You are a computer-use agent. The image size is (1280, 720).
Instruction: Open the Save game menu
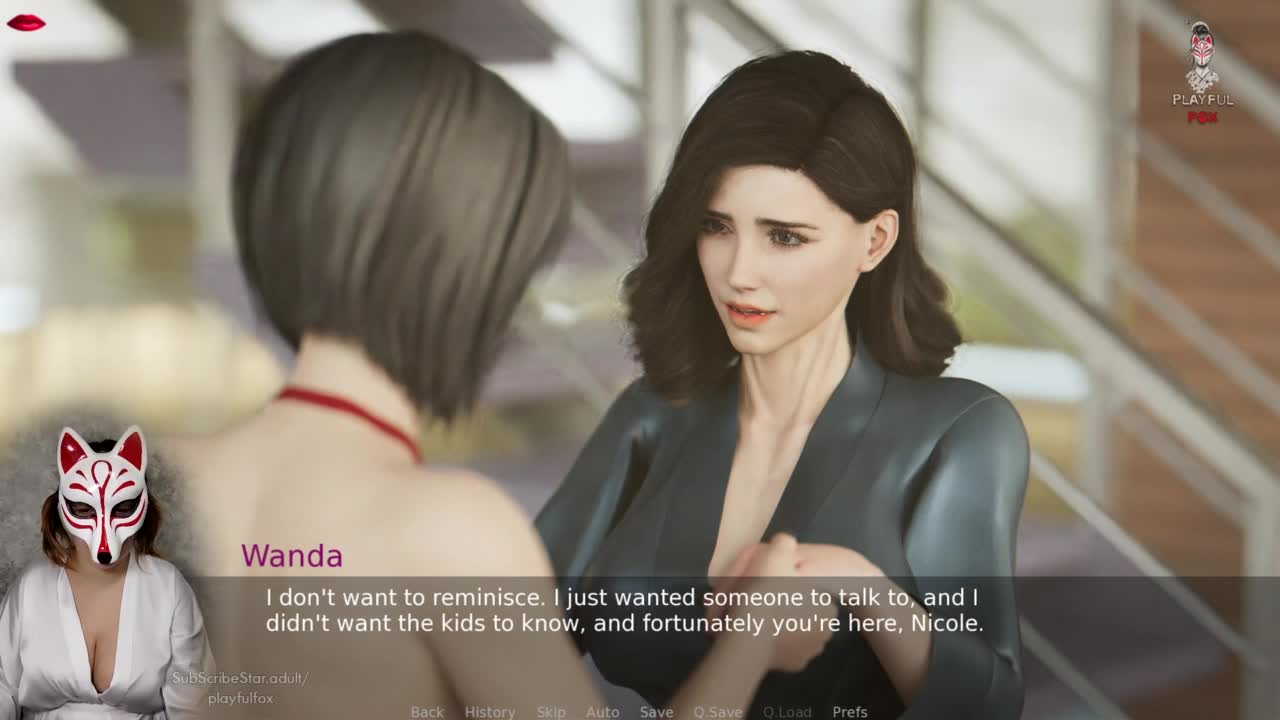point(656,712)
